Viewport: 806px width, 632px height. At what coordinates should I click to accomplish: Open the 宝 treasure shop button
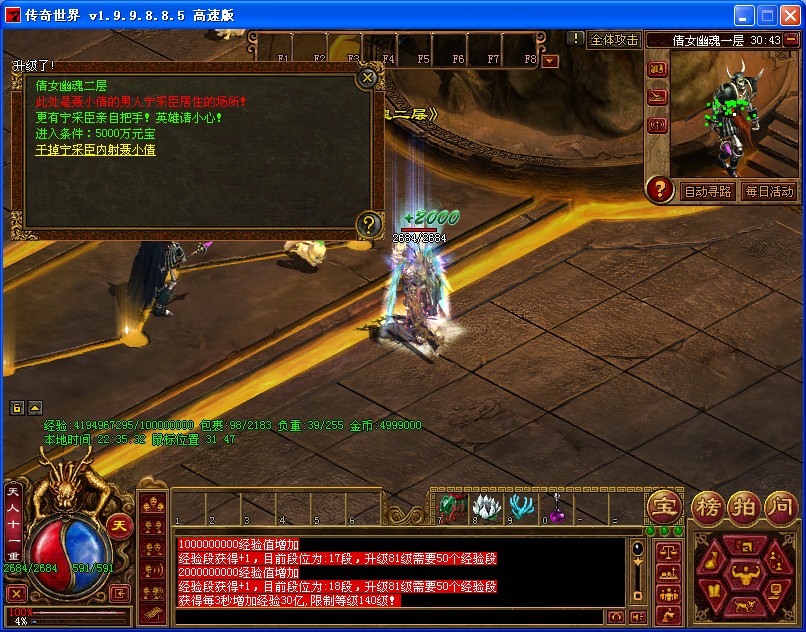pos(663,506)
